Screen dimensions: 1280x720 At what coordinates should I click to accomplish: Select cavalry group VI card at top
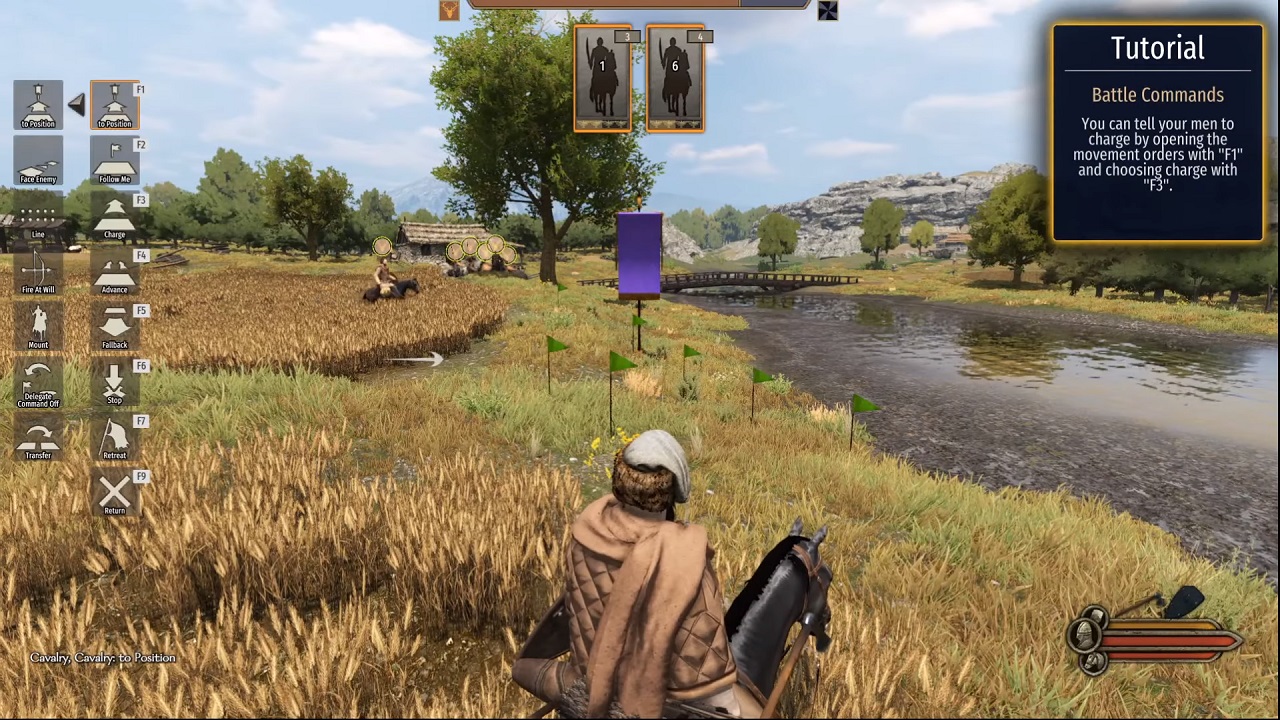(675, 77)
